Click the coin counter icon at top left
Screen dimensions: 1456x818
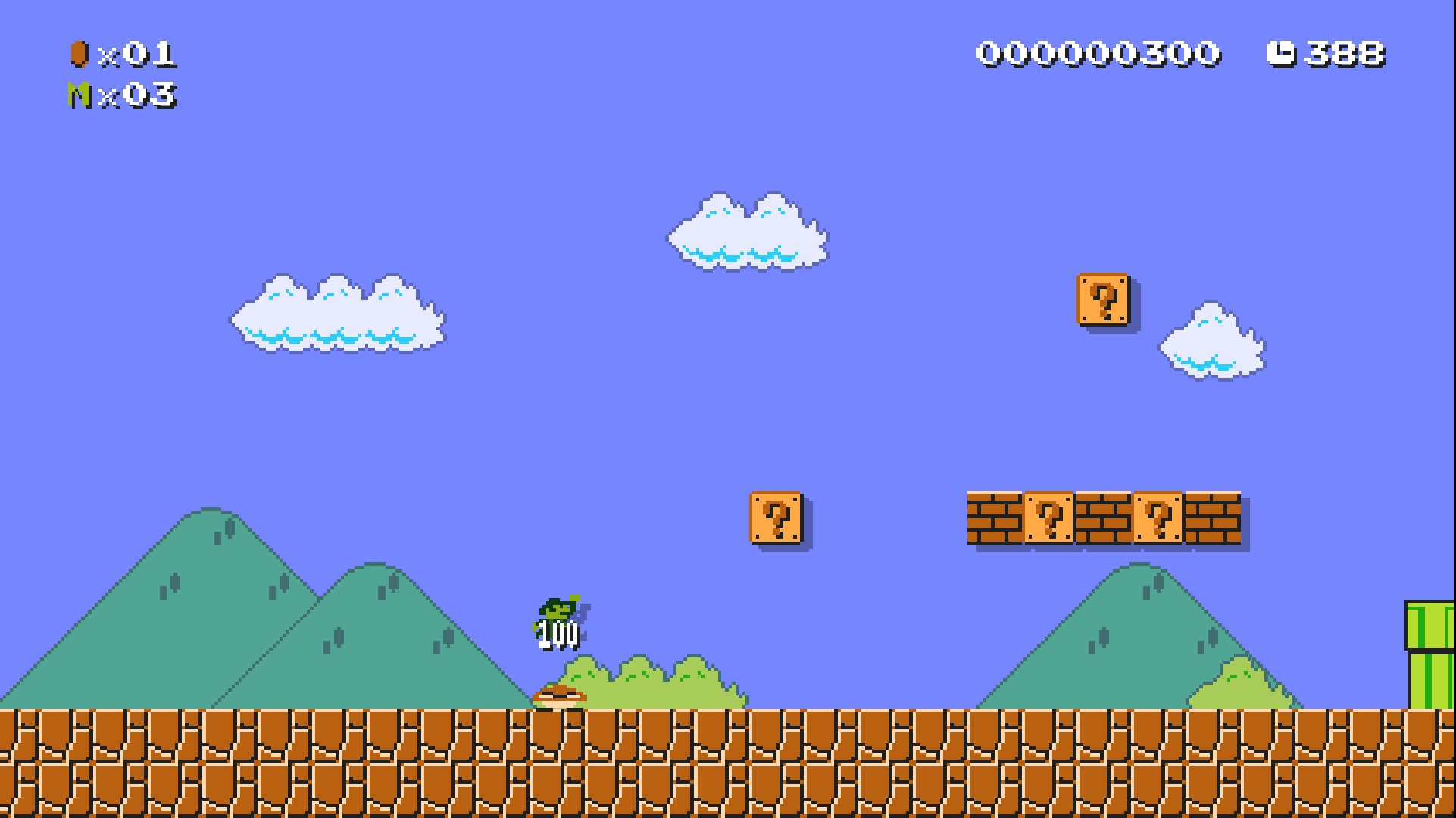tap(80, 53)
